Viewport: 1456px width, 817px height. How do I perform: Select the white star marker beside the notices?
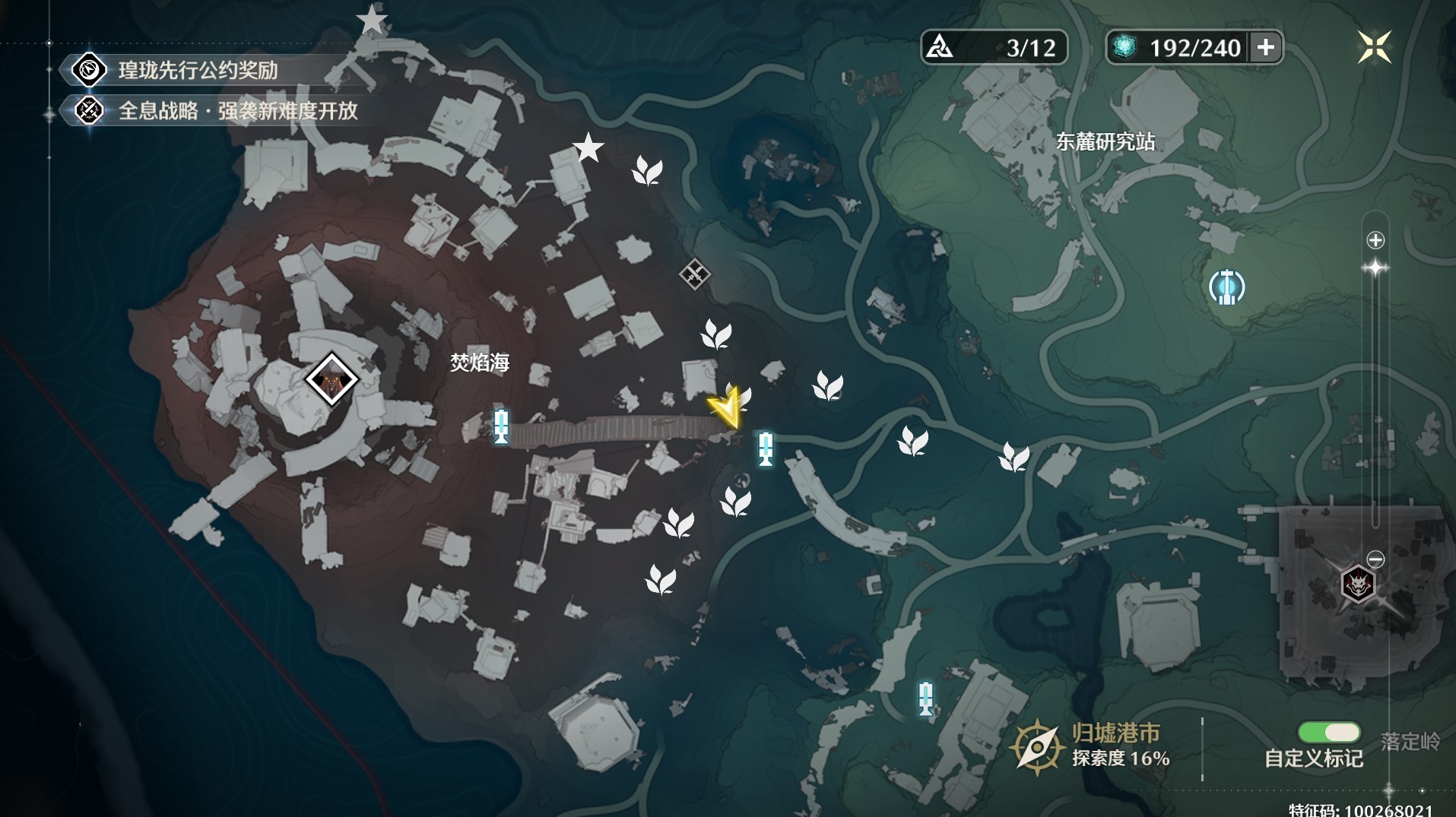372,20
